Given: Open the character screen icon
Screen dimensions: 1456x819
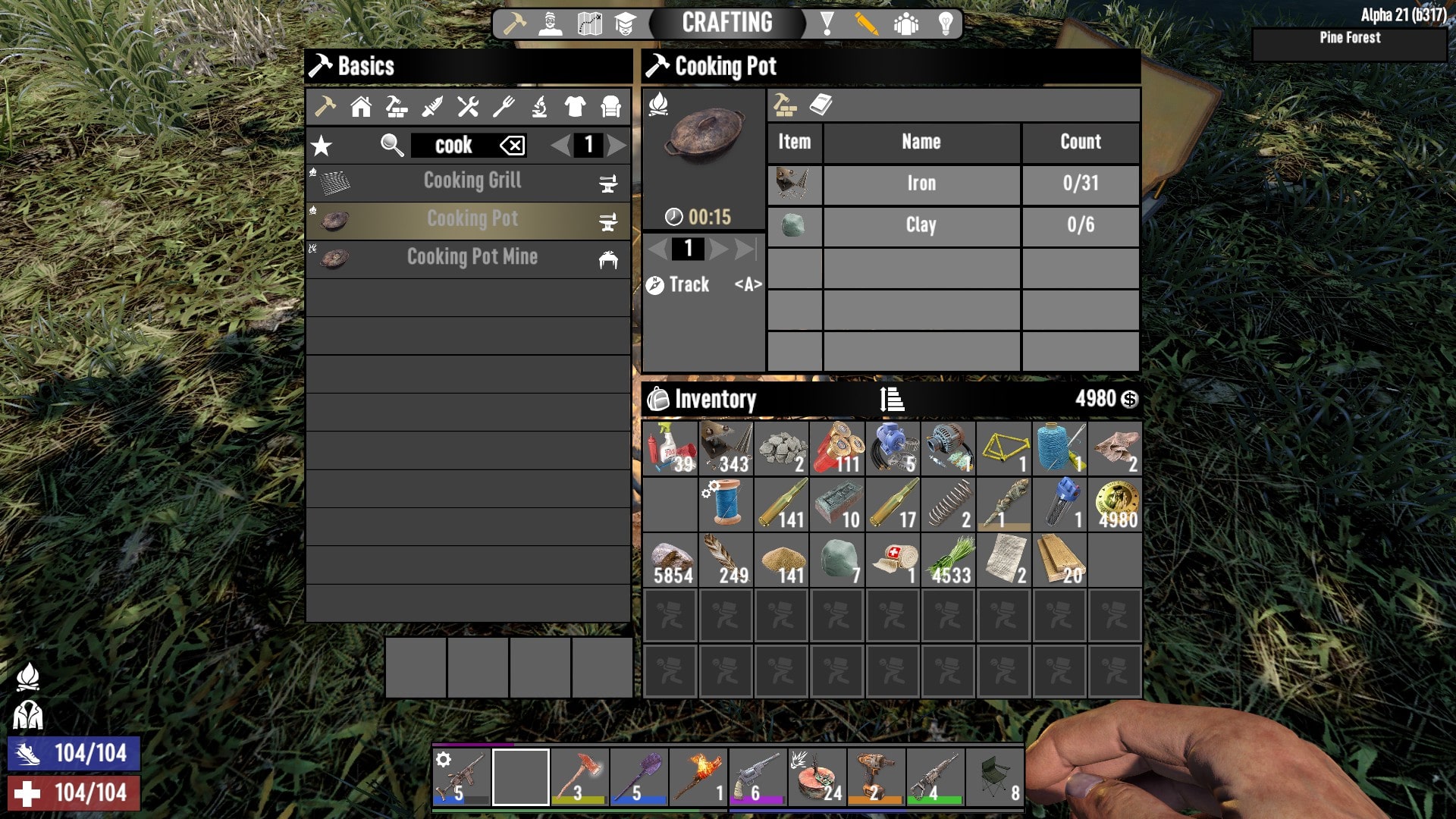Looking at the screenshot, I should 550,22.
